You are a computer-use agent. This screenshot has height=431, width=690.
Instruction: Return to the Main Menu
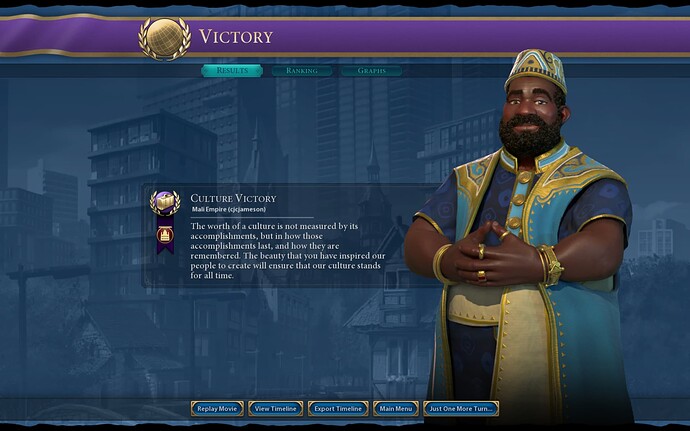point(395,408)
